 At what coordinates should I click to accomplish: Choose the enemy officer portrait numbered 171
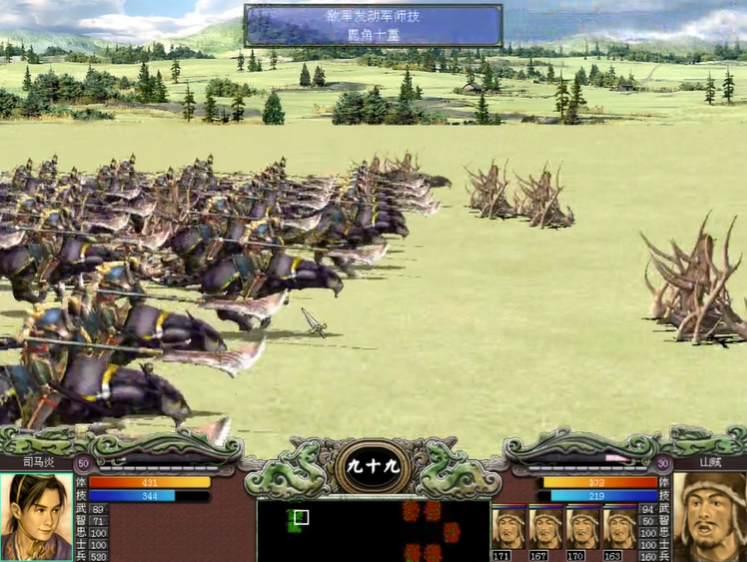pos(506,527)
